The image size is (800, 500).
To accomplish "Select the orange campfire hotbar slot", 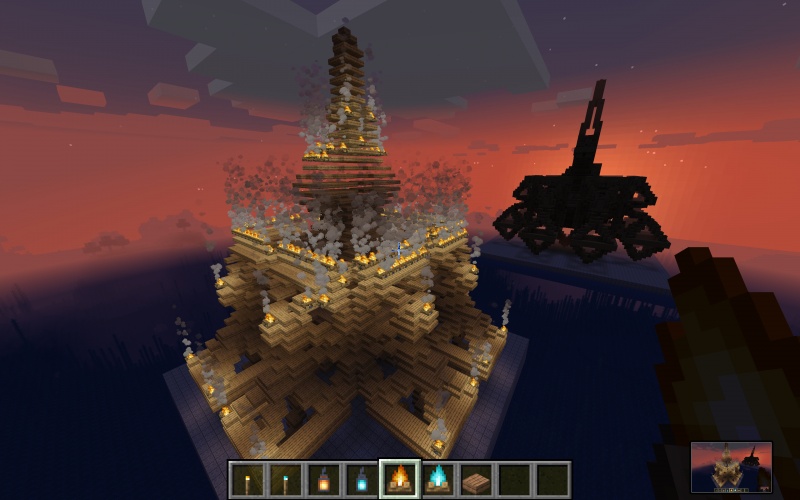I will 399,479.
